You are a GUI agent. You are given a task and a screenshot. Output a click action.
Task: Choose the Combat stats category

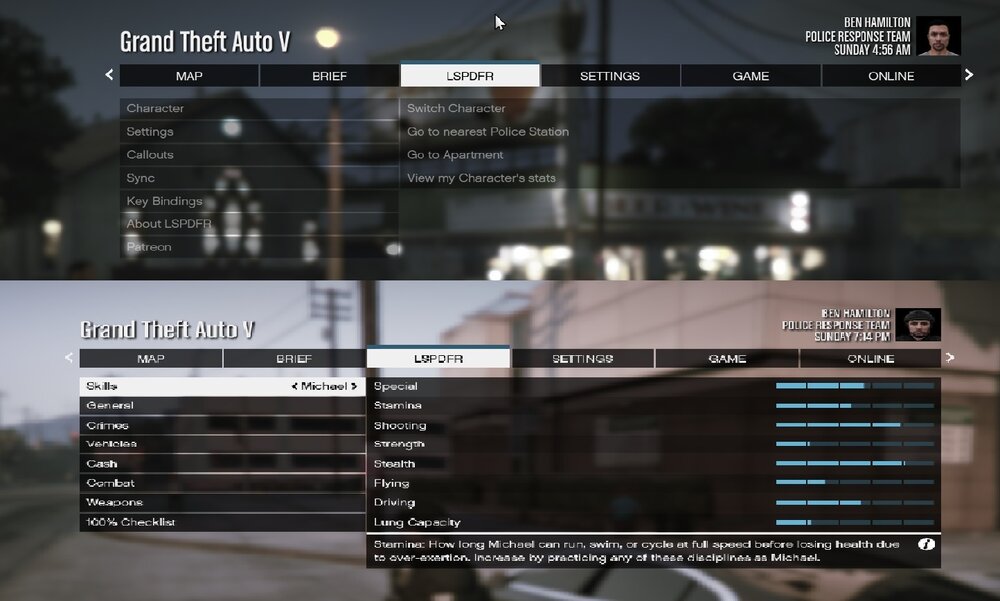[110, 483]
